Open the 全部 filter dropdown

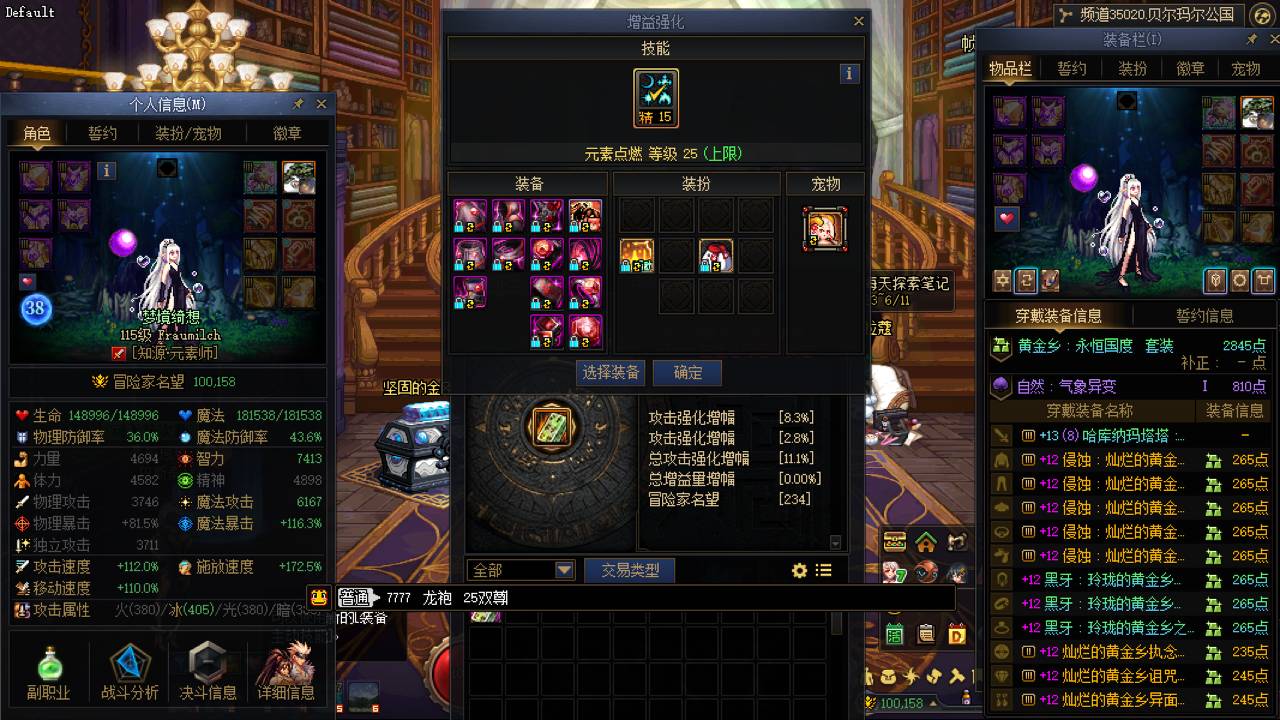coord(520,569)
